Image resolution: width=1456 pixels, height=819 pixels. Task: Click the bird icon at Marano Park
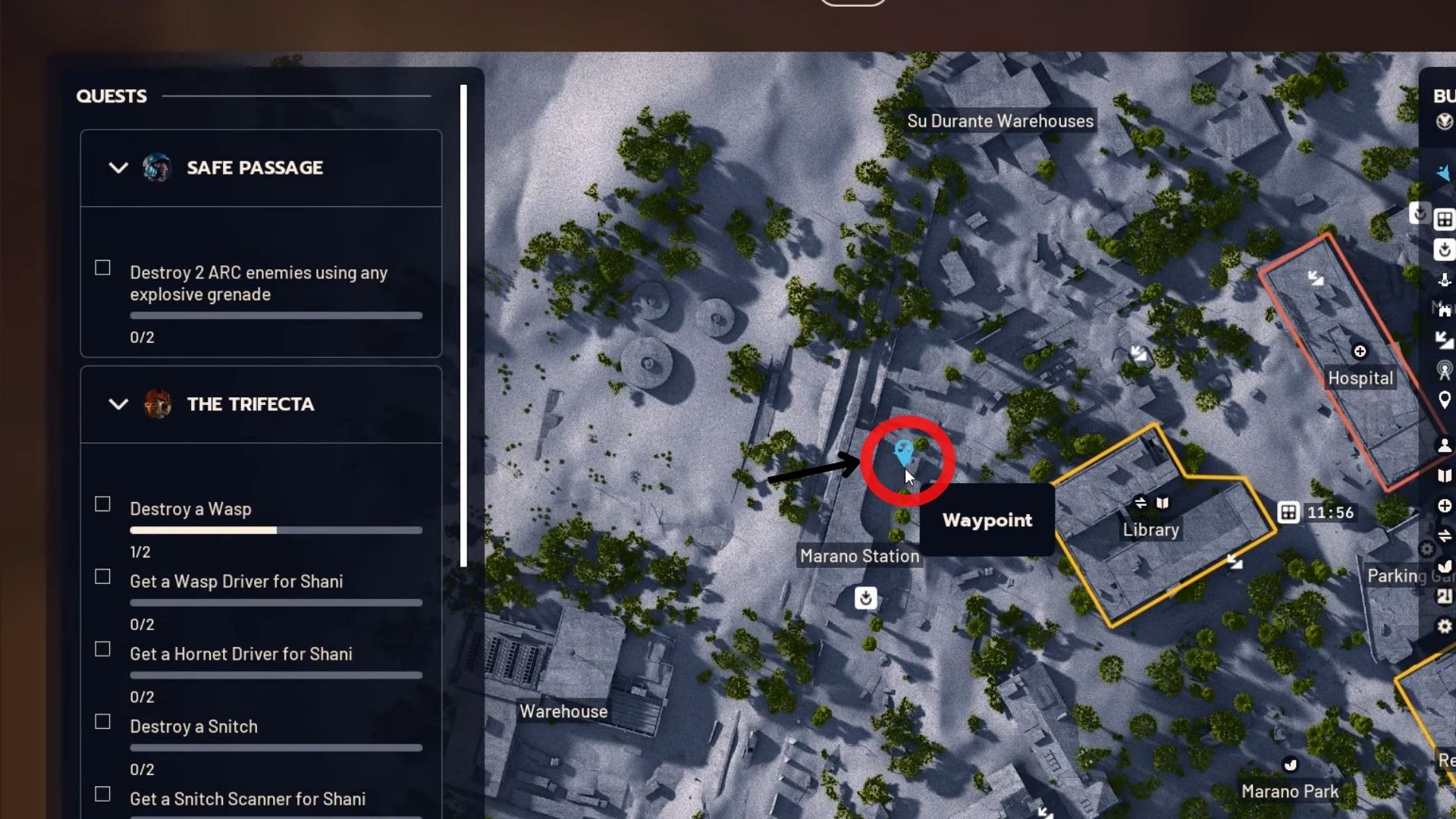pyautogui.click(x=1289, y=765)
